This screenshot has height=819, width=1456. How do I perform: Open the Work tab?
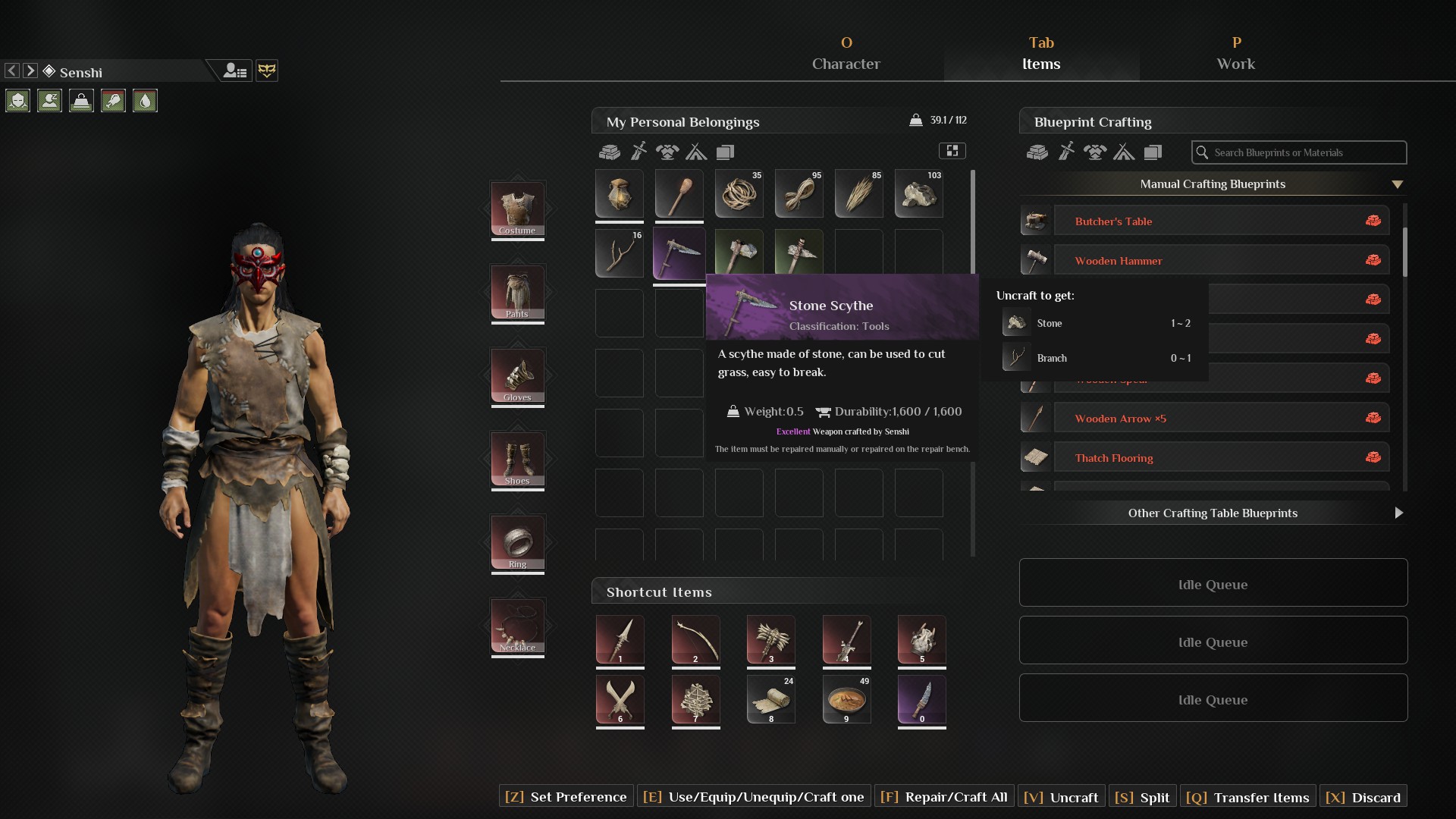pos(1235,54)
